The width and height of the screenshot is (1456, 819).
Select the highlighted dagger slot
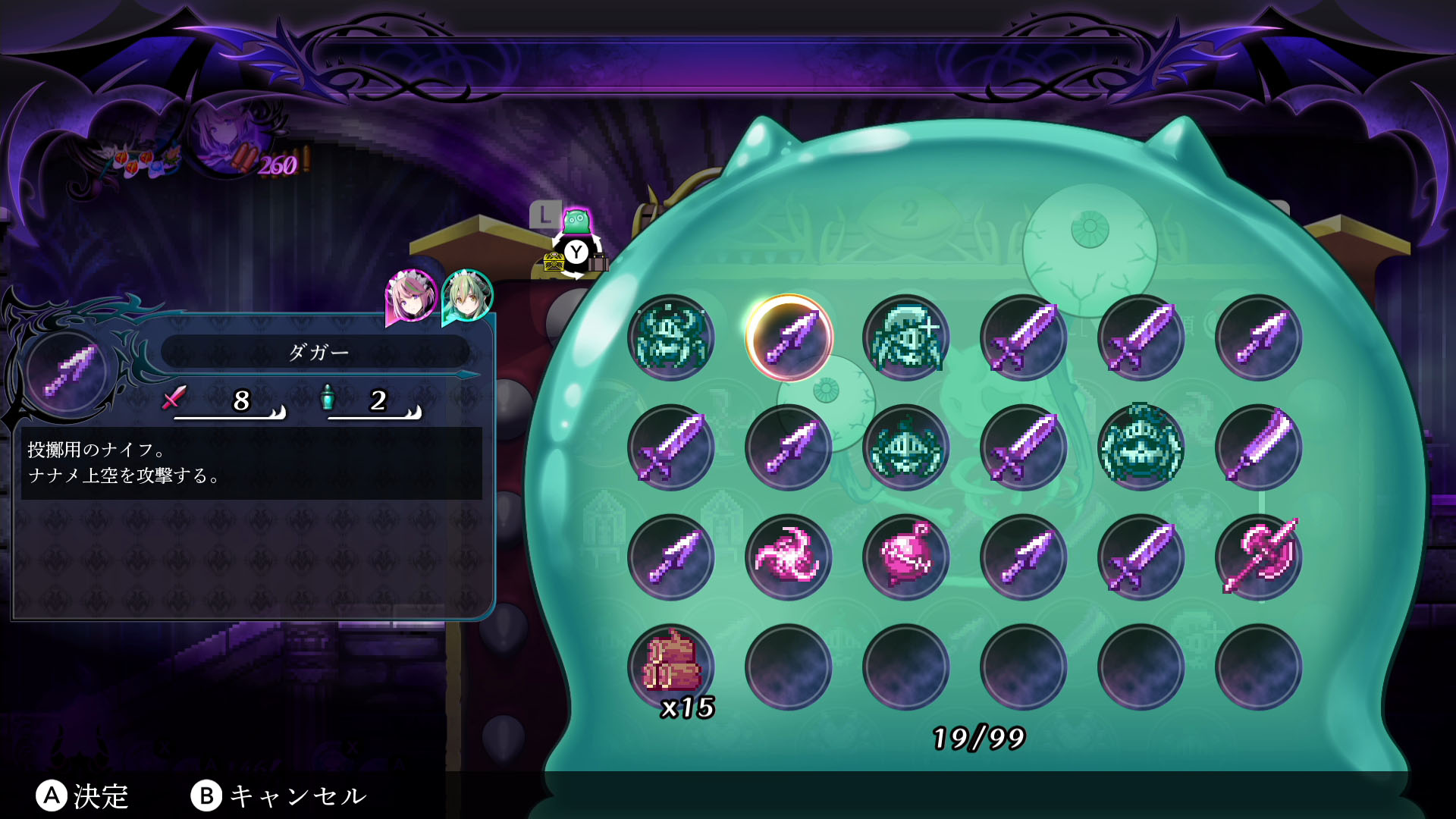tap(789, 337)
